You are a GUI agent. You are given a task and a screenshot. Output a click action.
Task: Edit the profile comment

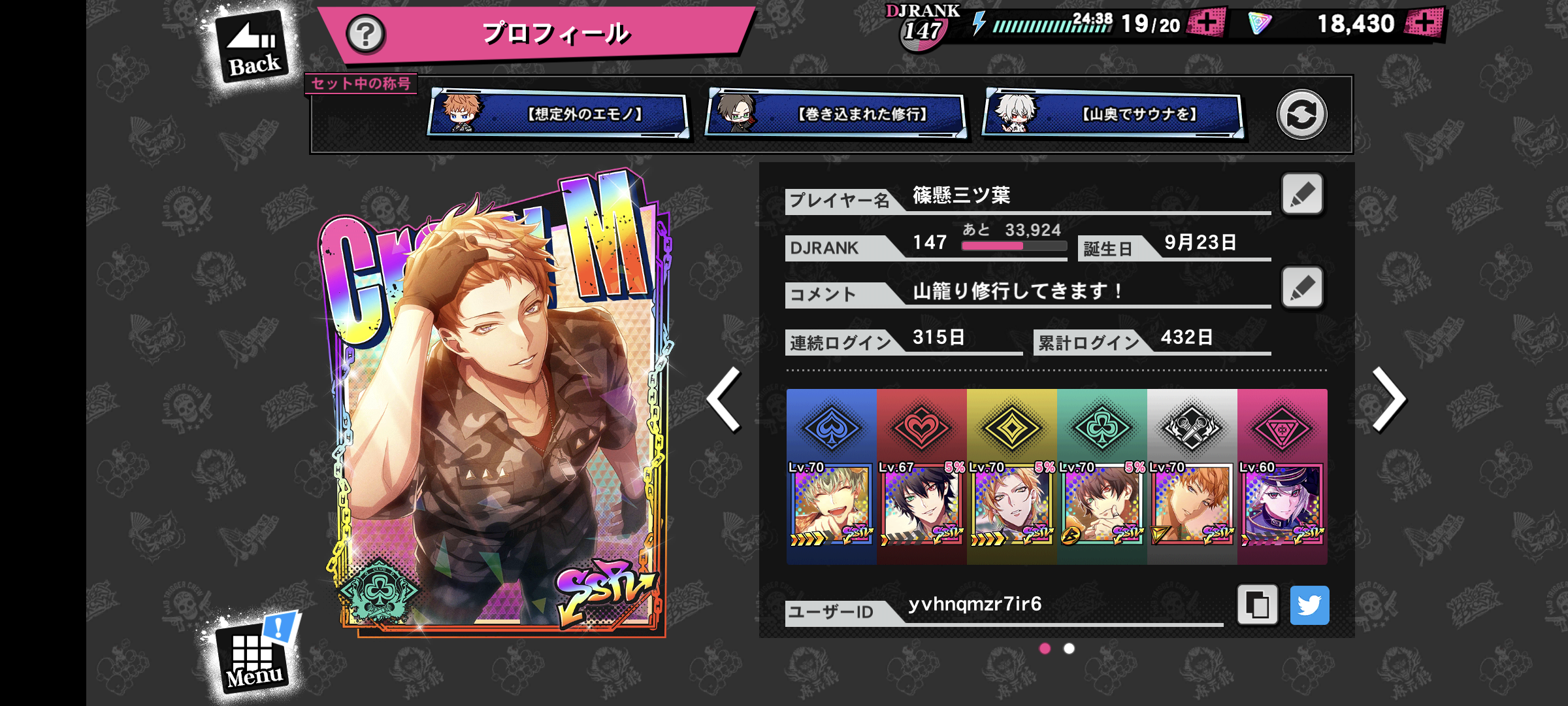(1302, 288)
